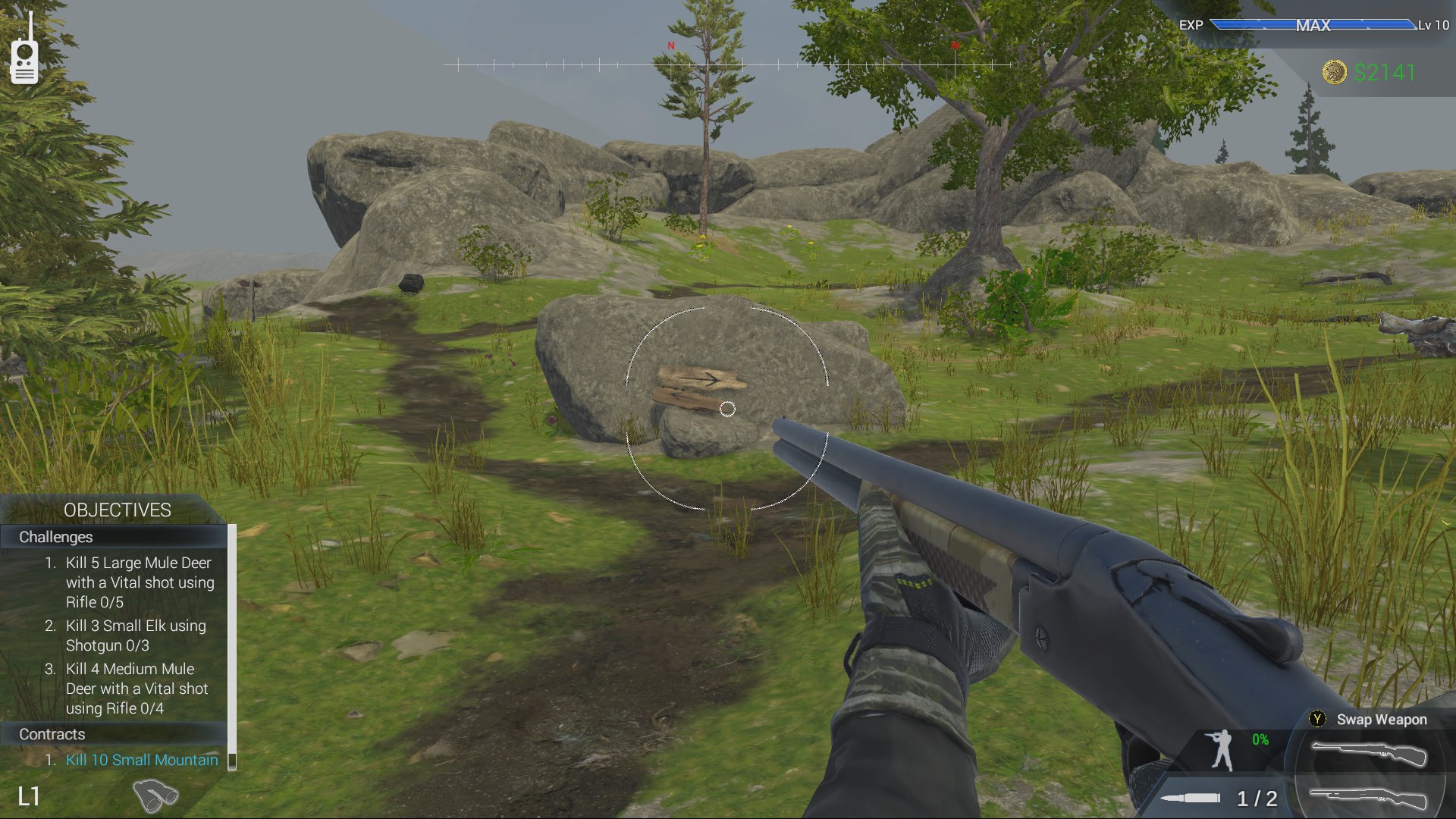Click the bullet ammo icon

[1191, 797]
